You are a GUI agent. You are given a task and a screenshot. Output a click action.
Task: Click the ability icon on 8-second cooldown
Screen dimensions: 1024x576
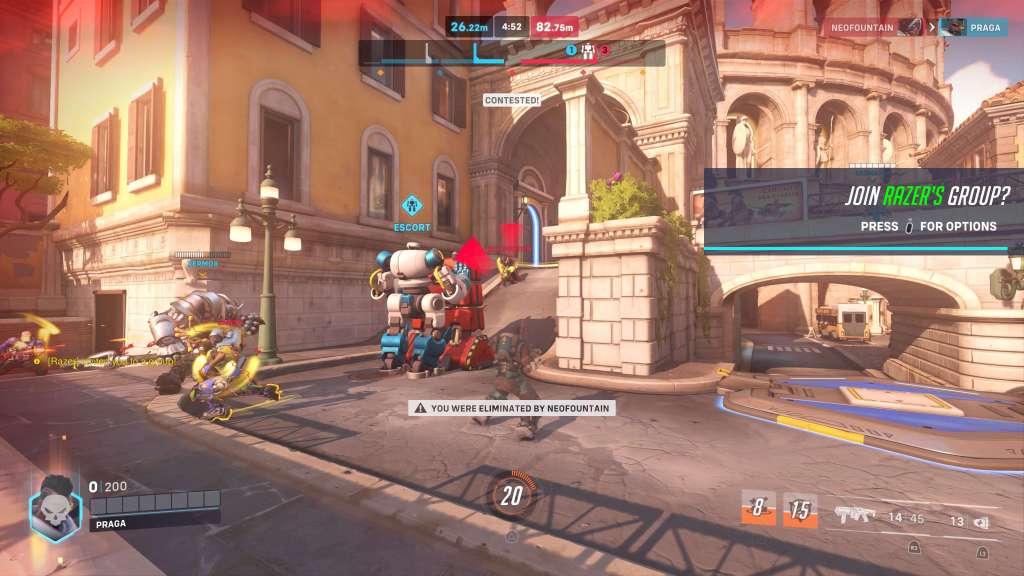pyautogui.click(x=757, y=509)
